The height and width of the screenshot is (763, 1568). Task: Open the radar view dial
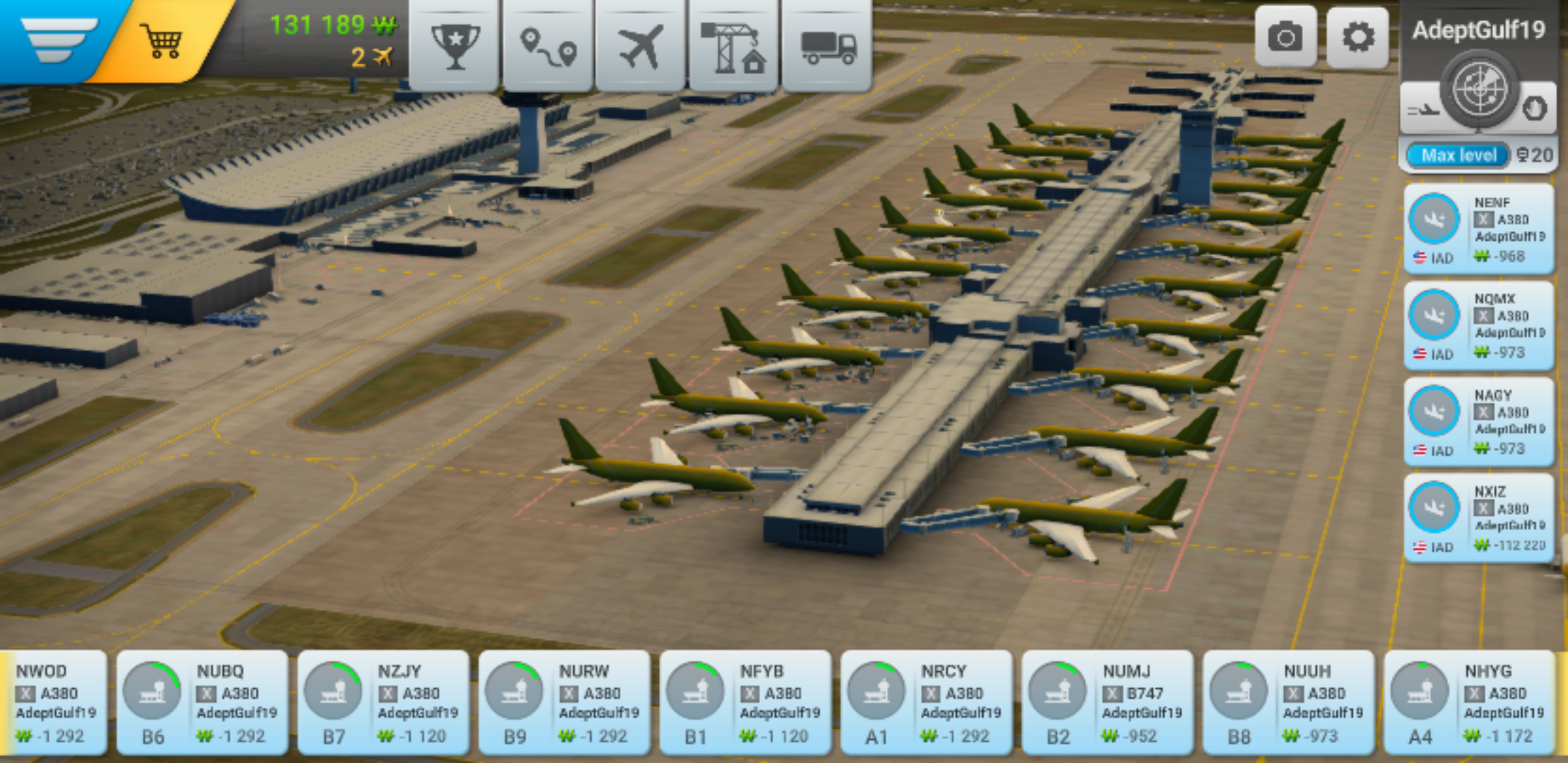[1479, 90]
